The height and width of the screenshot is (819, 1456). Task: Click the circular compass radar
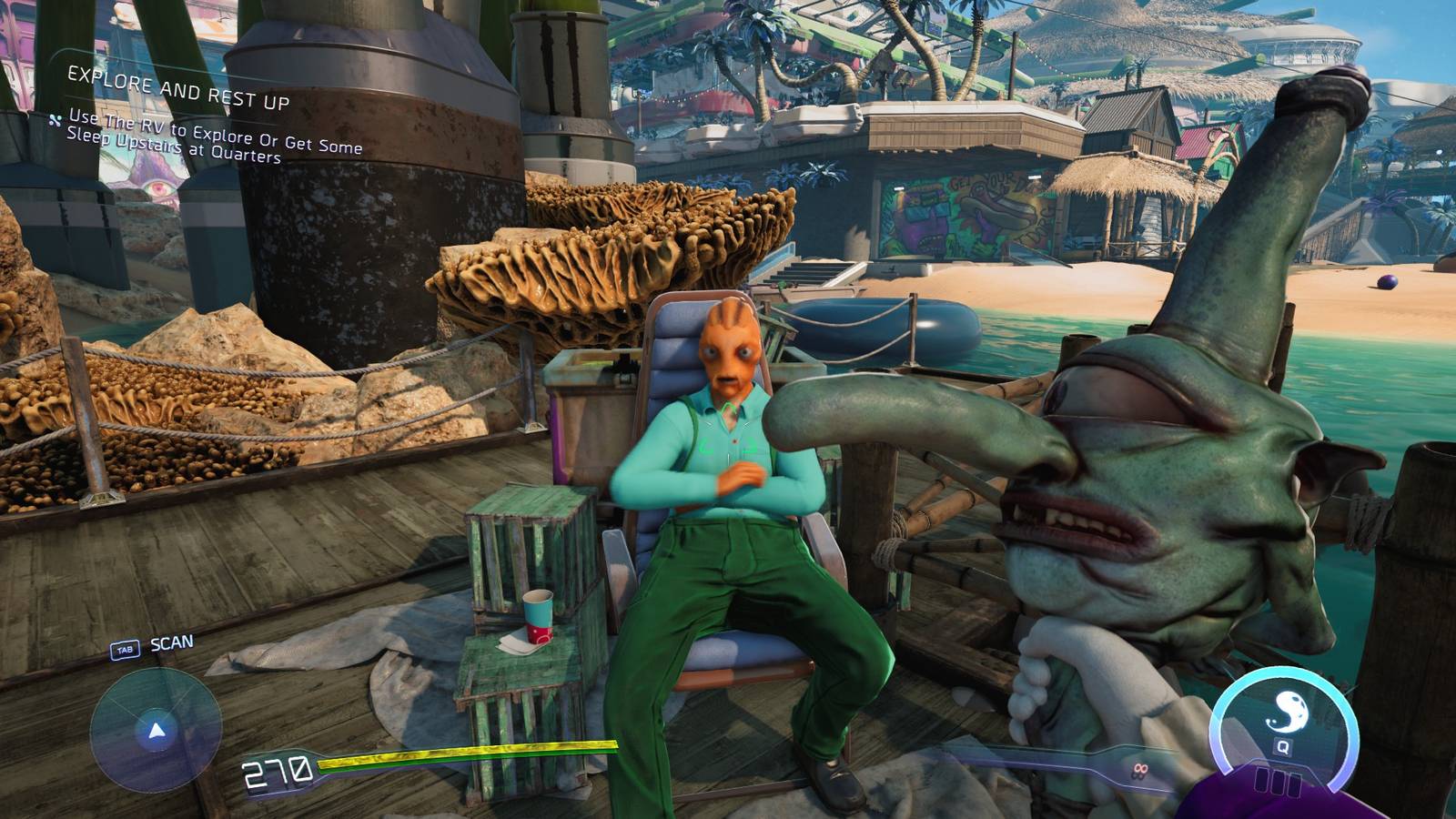pos(156,730)
